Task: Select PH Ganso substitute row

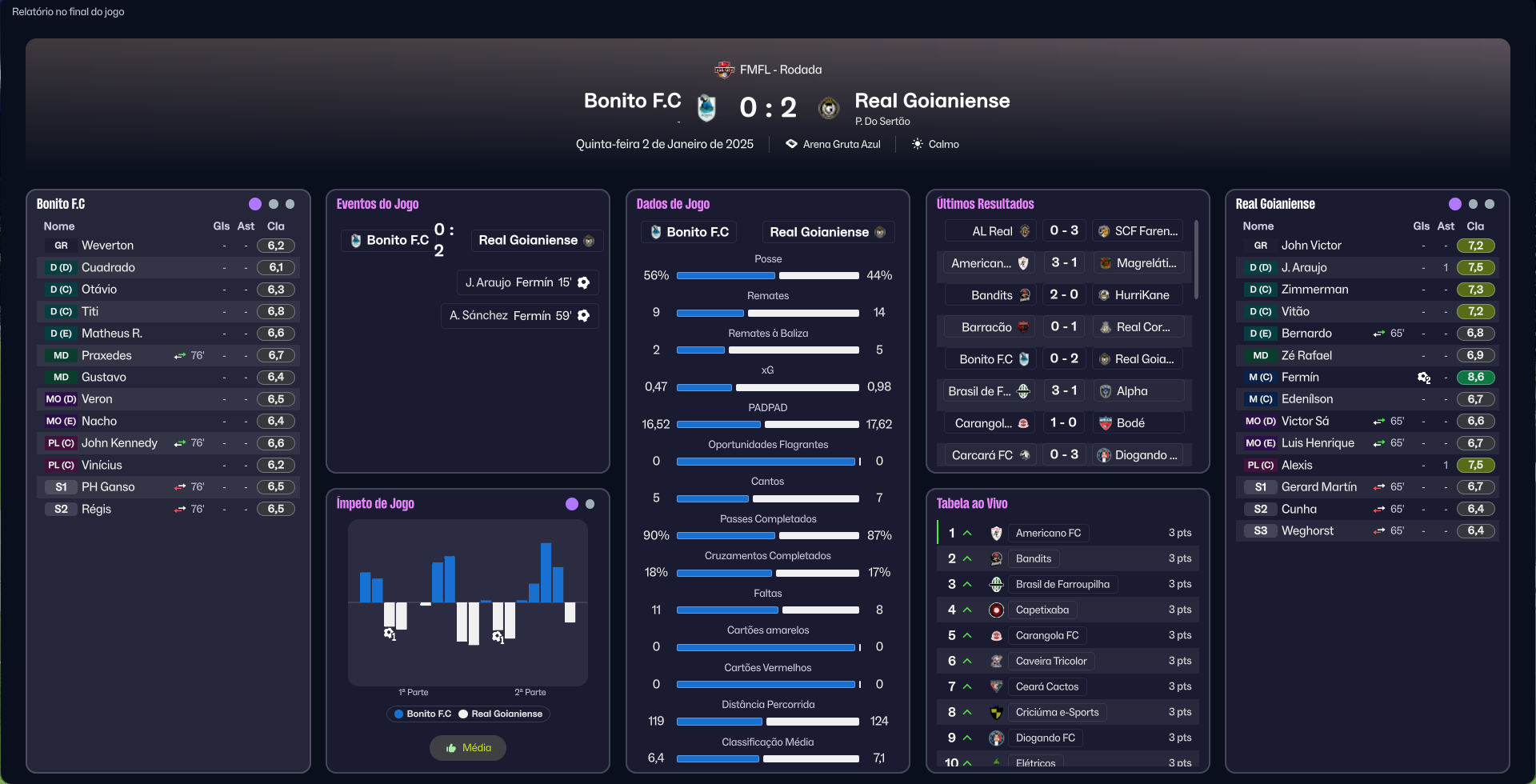Action: pyautogui.click(x=108, y=487)
